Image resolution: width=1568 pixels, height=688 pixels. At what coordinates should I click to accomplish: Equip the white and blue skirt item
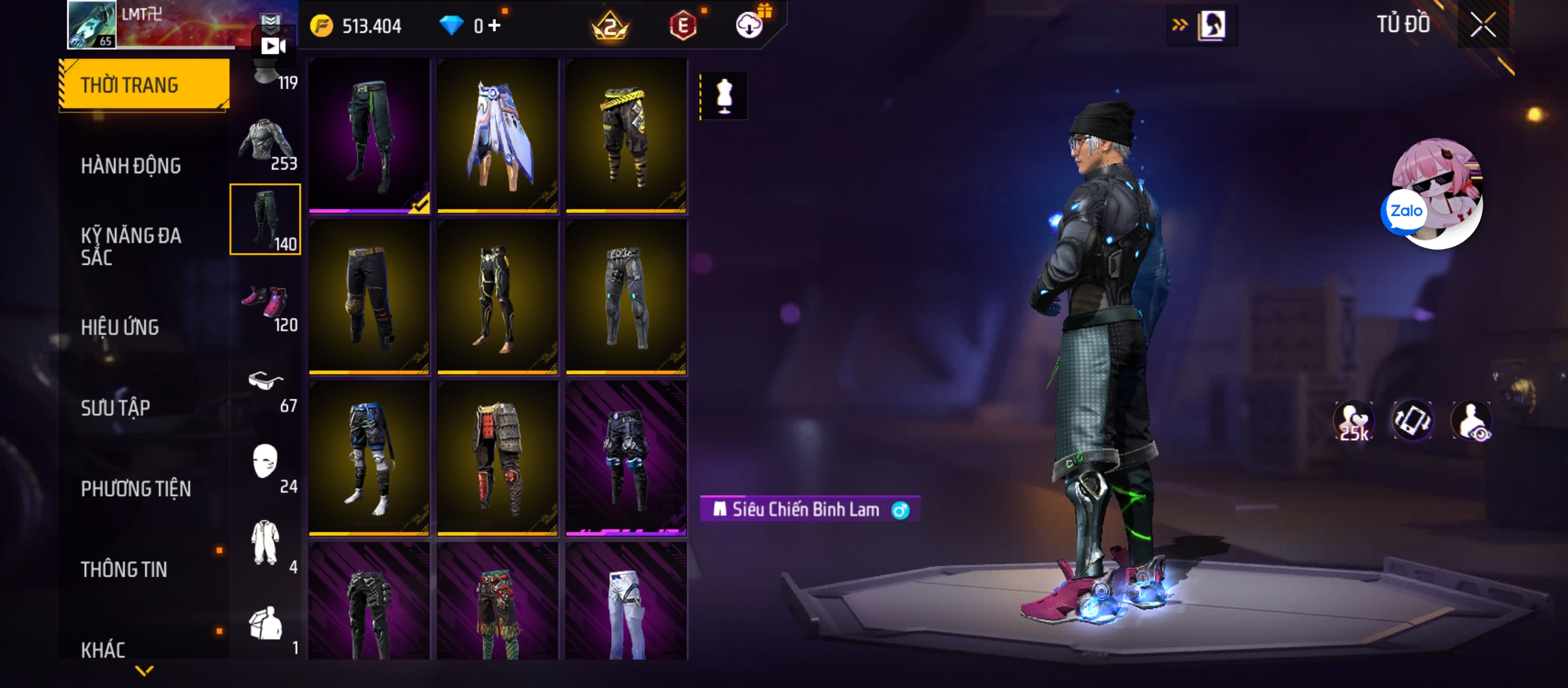coord(498,135)
